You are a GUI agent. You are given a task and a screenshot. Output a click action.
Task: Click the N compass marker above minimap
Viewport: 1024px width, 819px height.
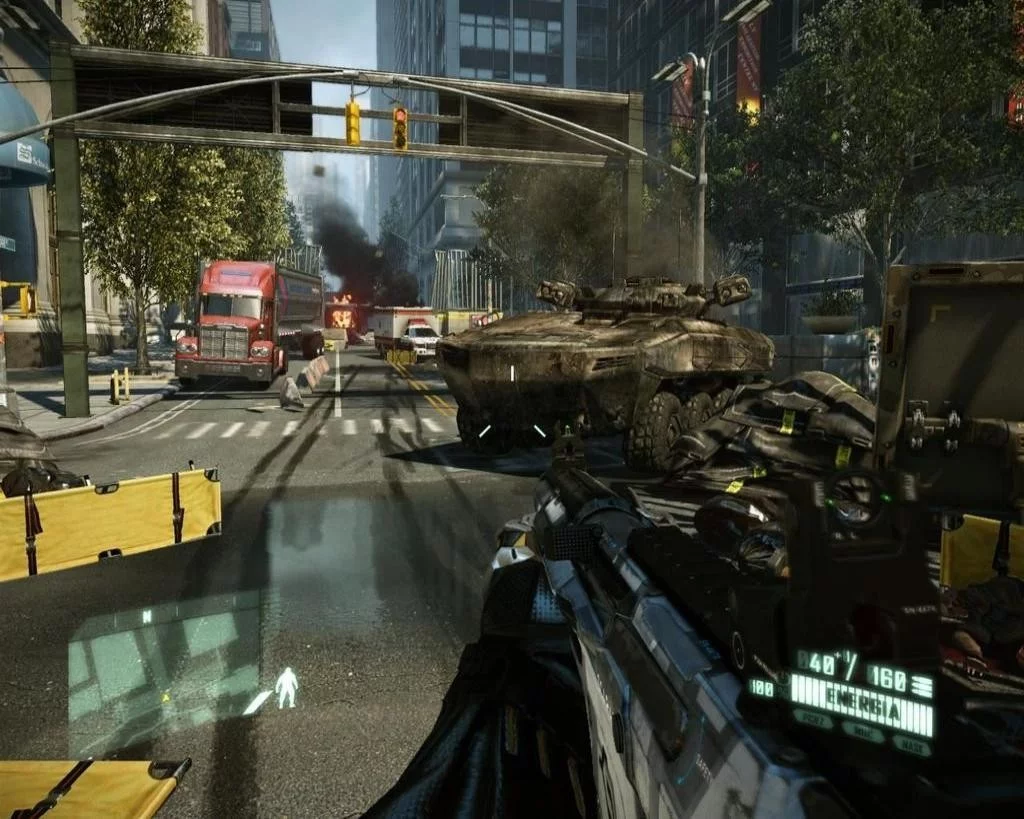[147, 617]
